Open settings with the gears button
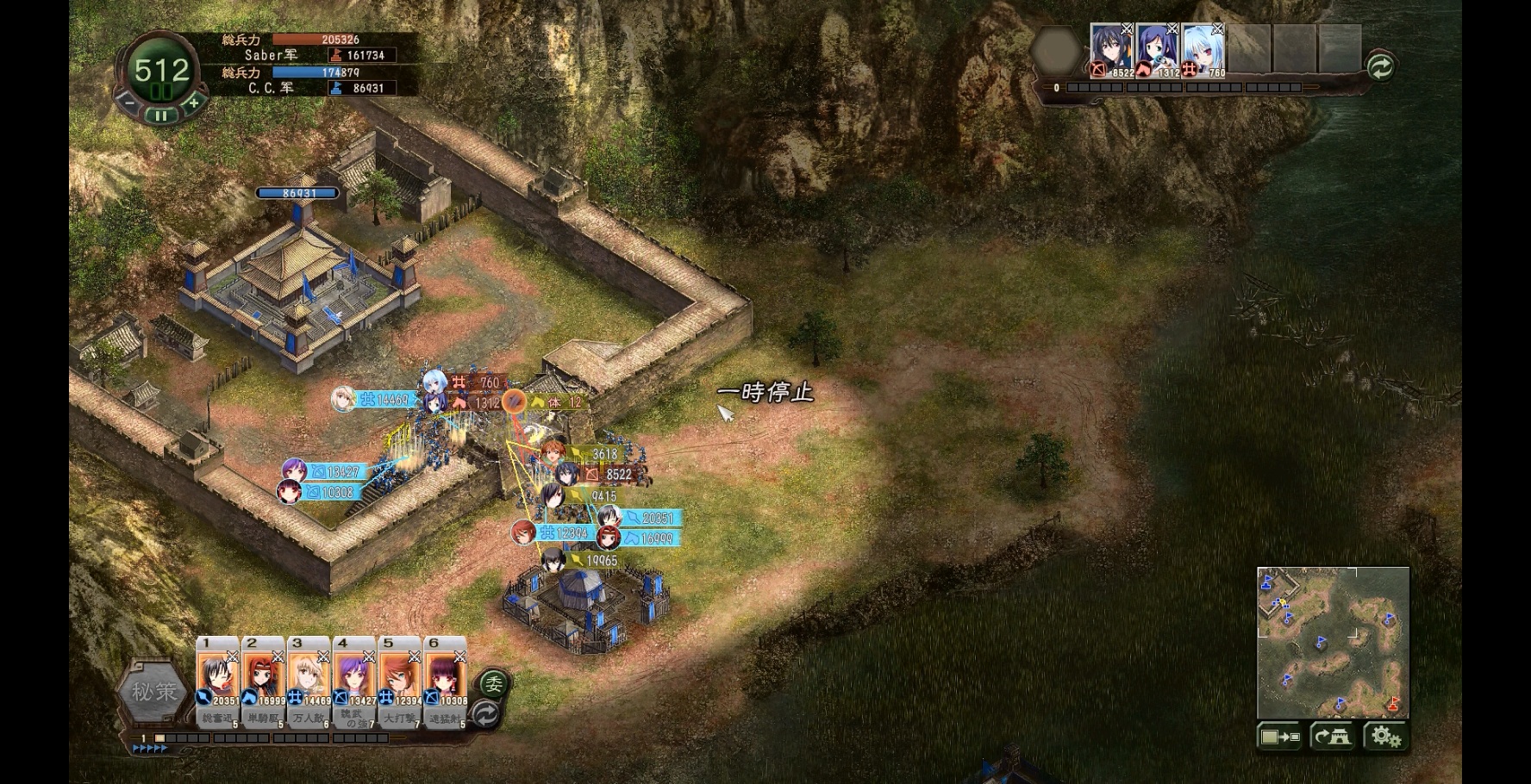The height and width of the screenshot is (784, 1531). point(1385,737)
